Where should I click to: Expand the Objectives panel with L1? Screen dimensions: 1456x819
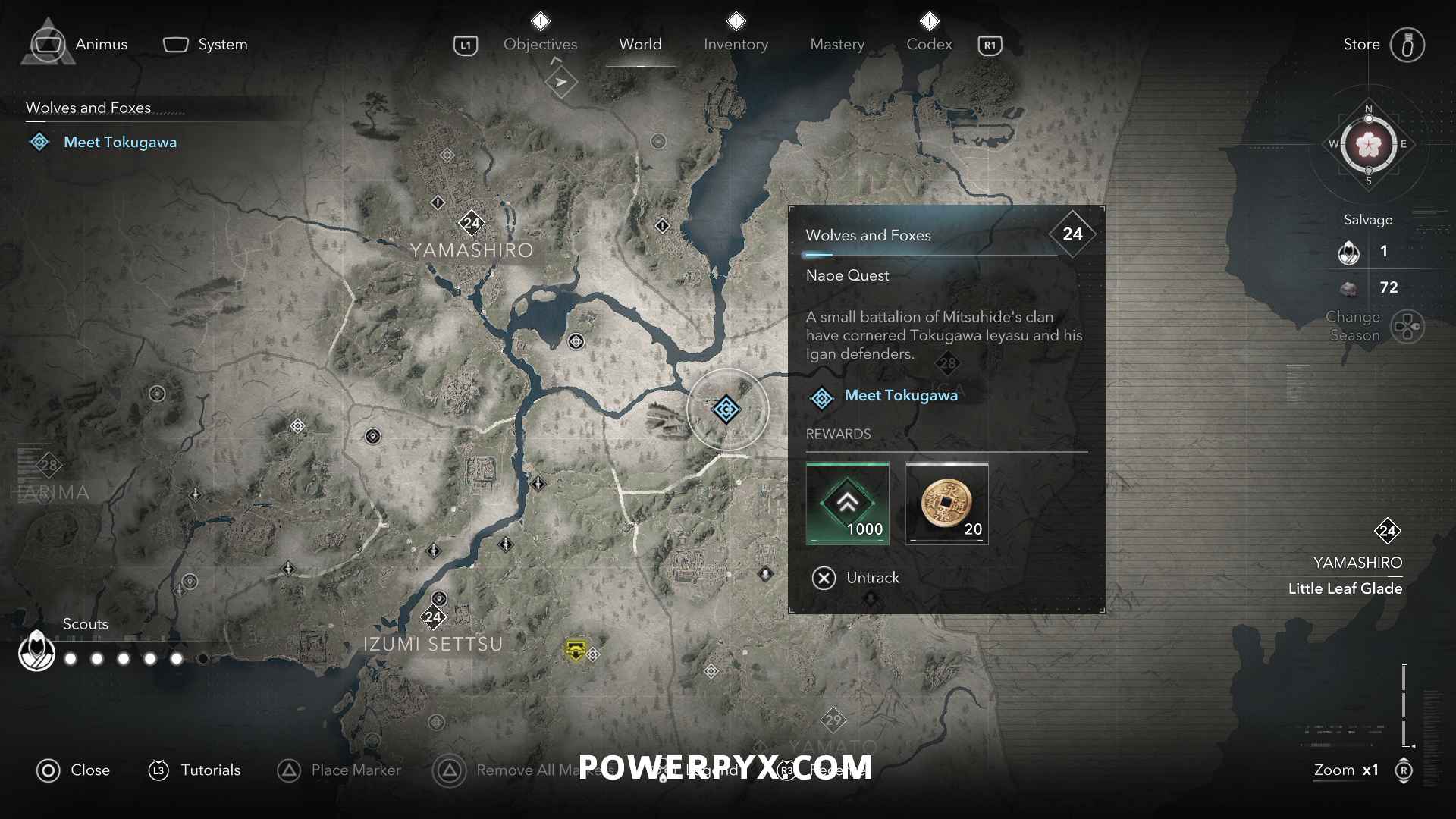[466, 45]
